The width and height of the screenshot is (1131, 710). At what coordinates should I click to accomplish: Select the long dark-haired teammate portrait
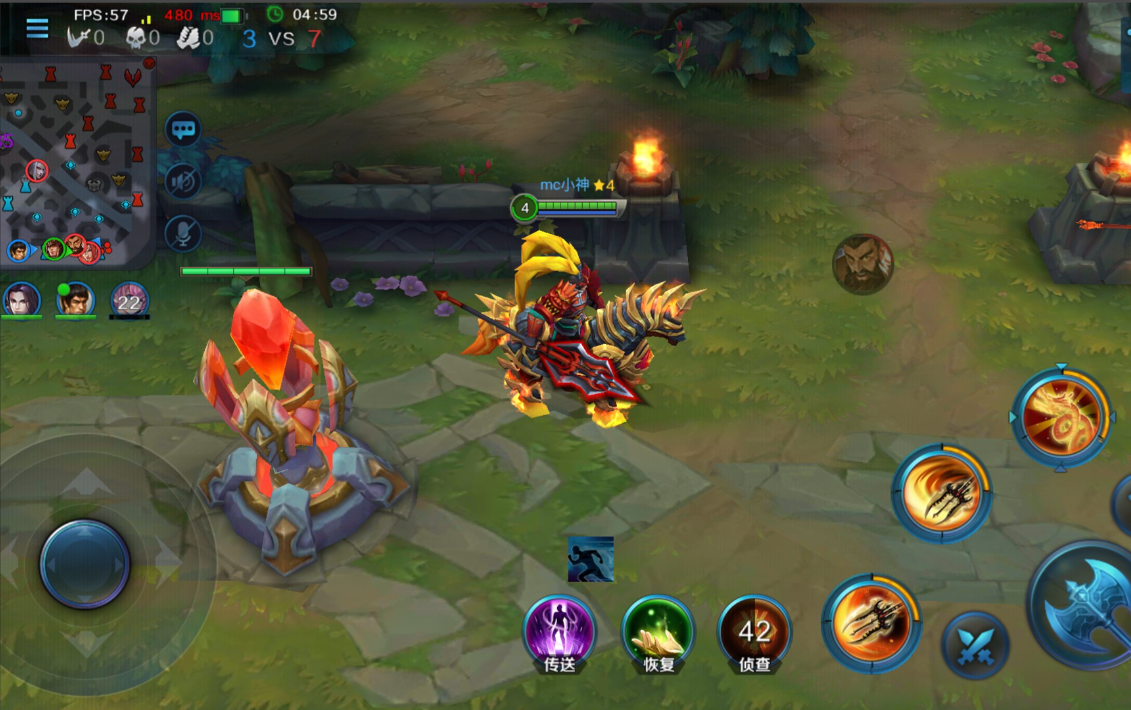click(21, 299)
